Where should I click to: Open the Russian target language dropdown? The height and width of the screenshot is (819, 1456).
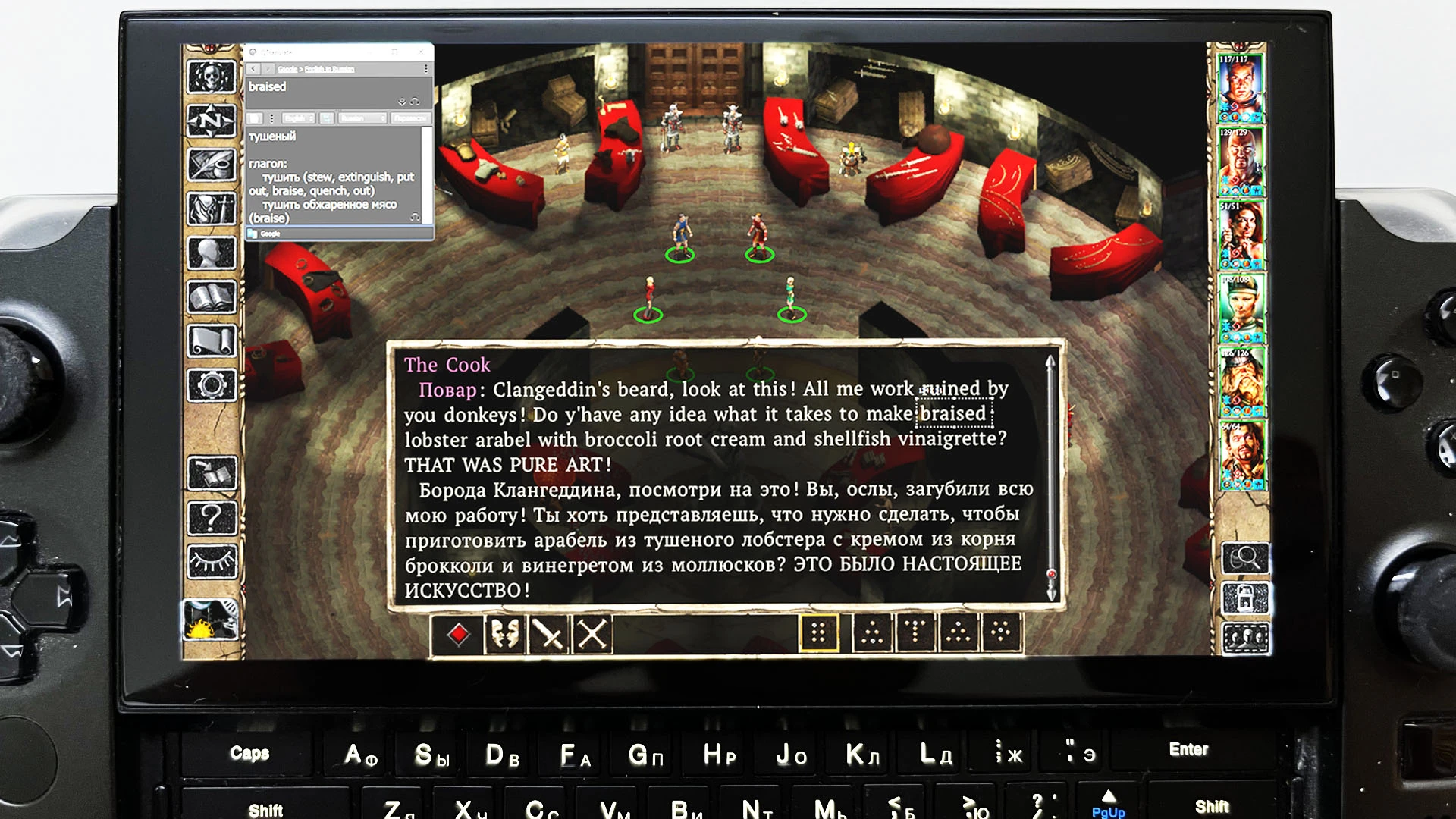[362, 118]
